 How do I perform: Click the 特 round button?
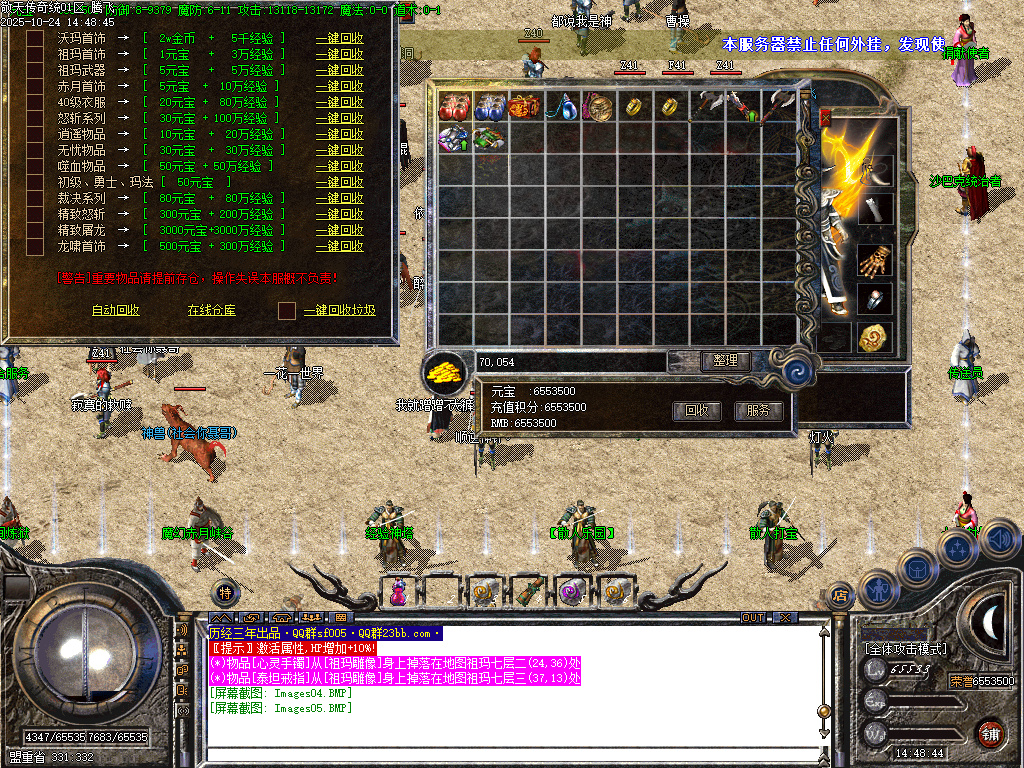tap(226, 592)
